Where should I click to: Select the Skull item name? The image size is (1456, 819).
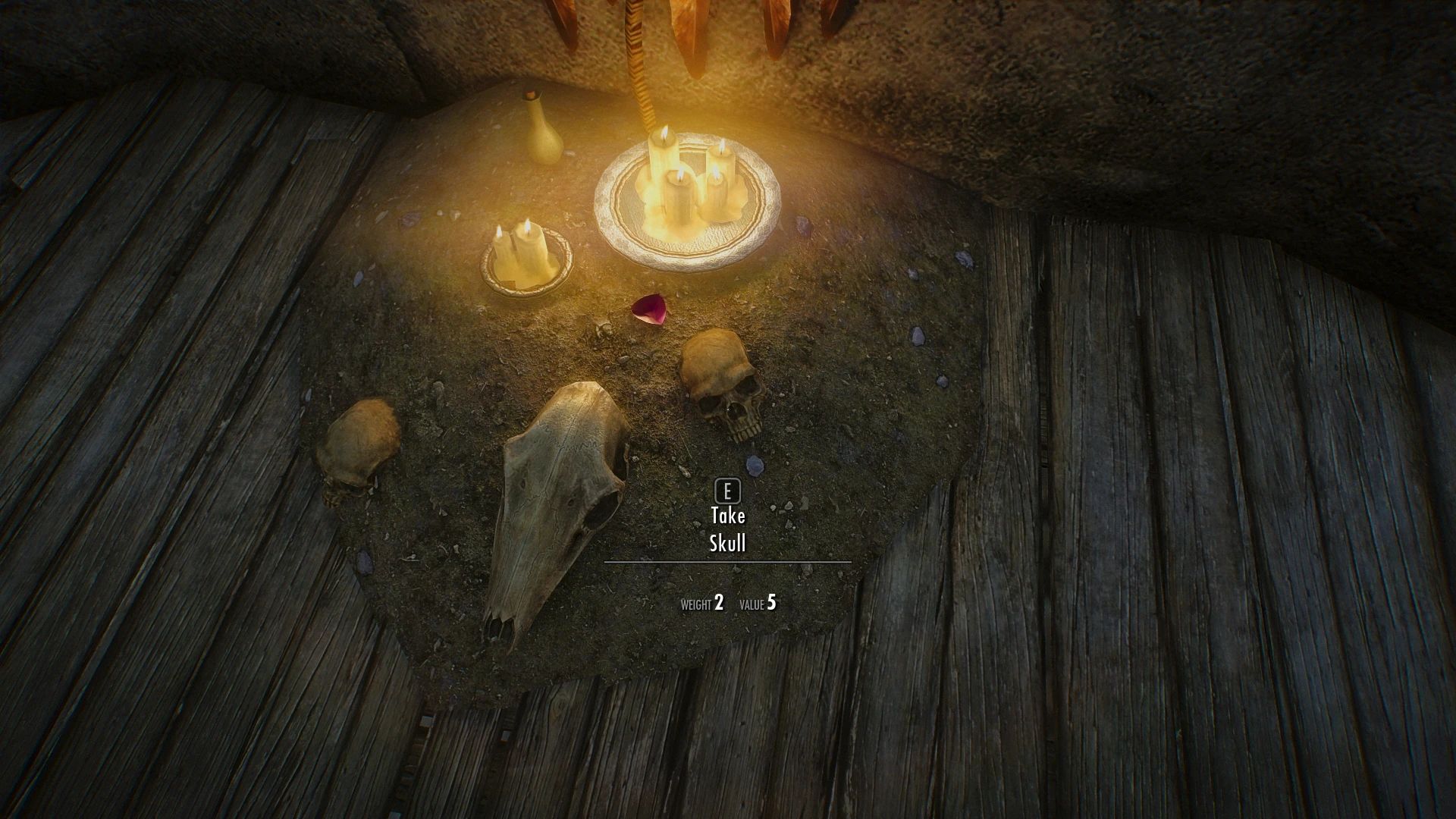click(x=727, y=542)
